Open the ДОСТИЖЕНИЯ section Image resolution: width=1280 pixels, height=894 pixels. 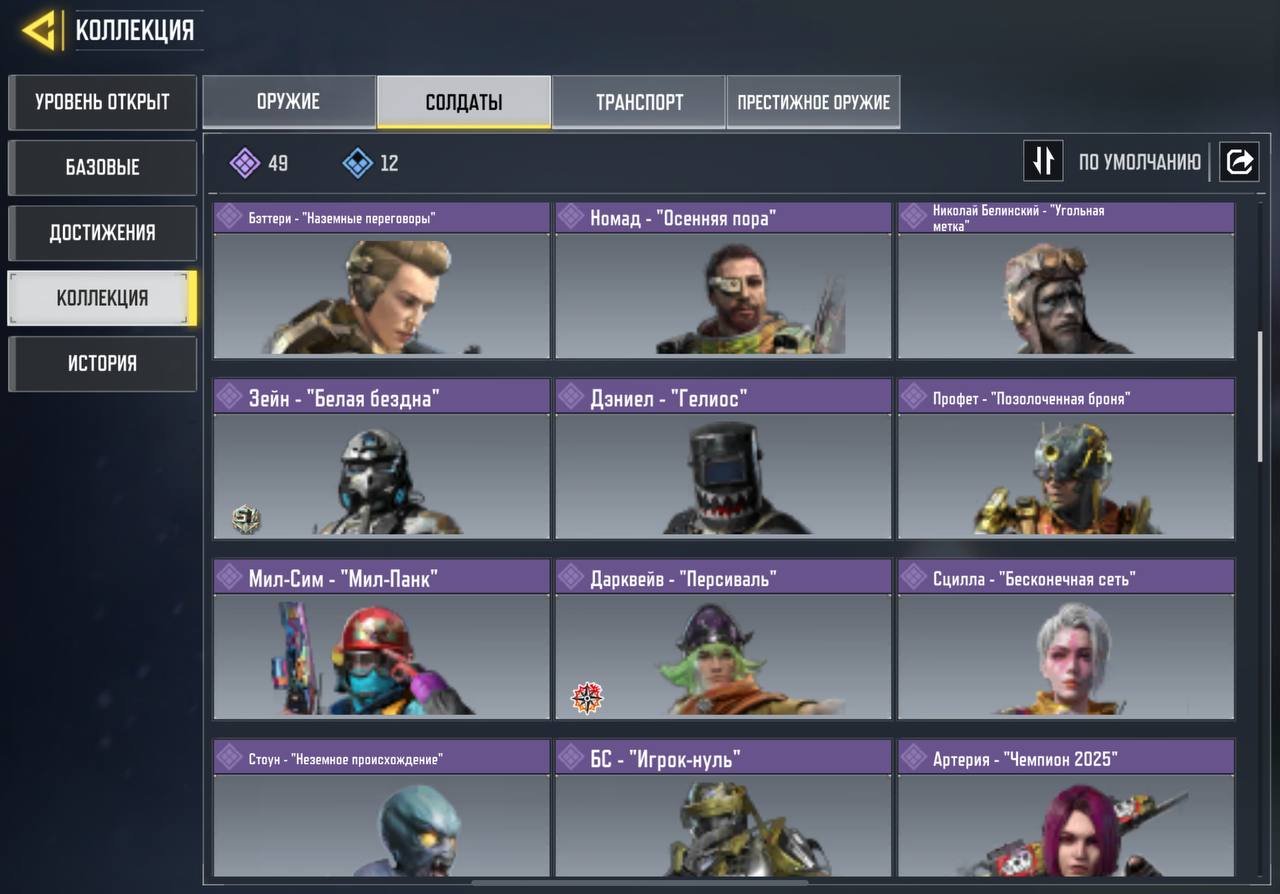pos(102,233)
